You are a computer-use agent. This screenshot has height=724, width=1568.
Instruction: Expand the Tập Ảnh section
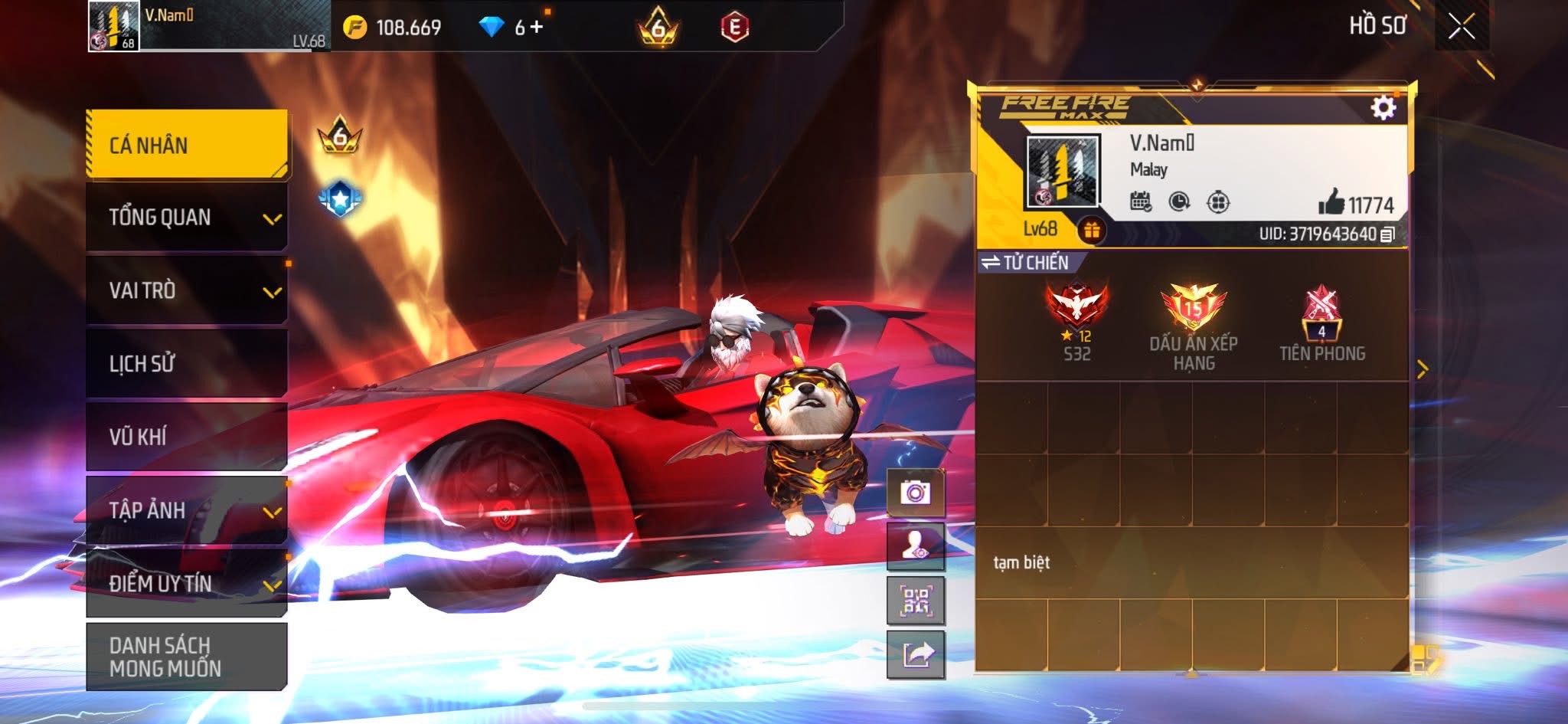[187, 509]
